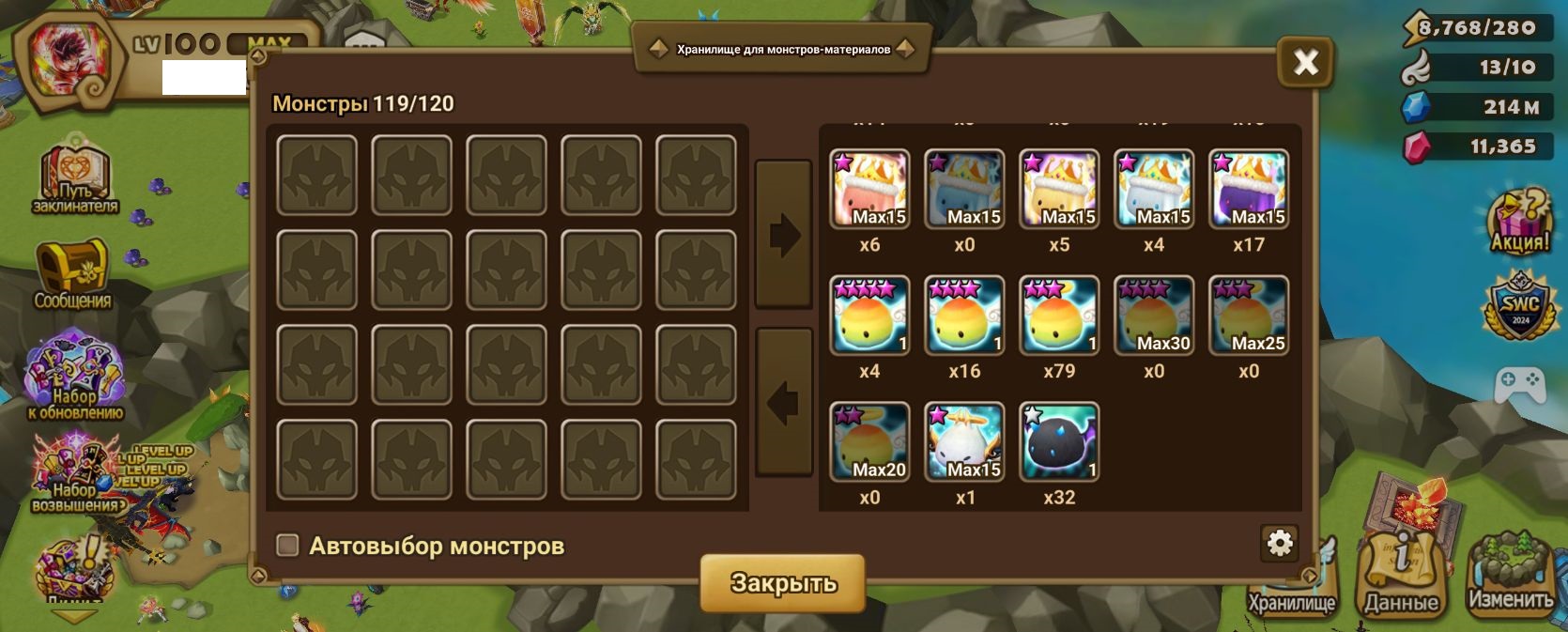Close the monster storage window with X
The width and height of the screenshot is (1568, 632).
(1305, 63)
